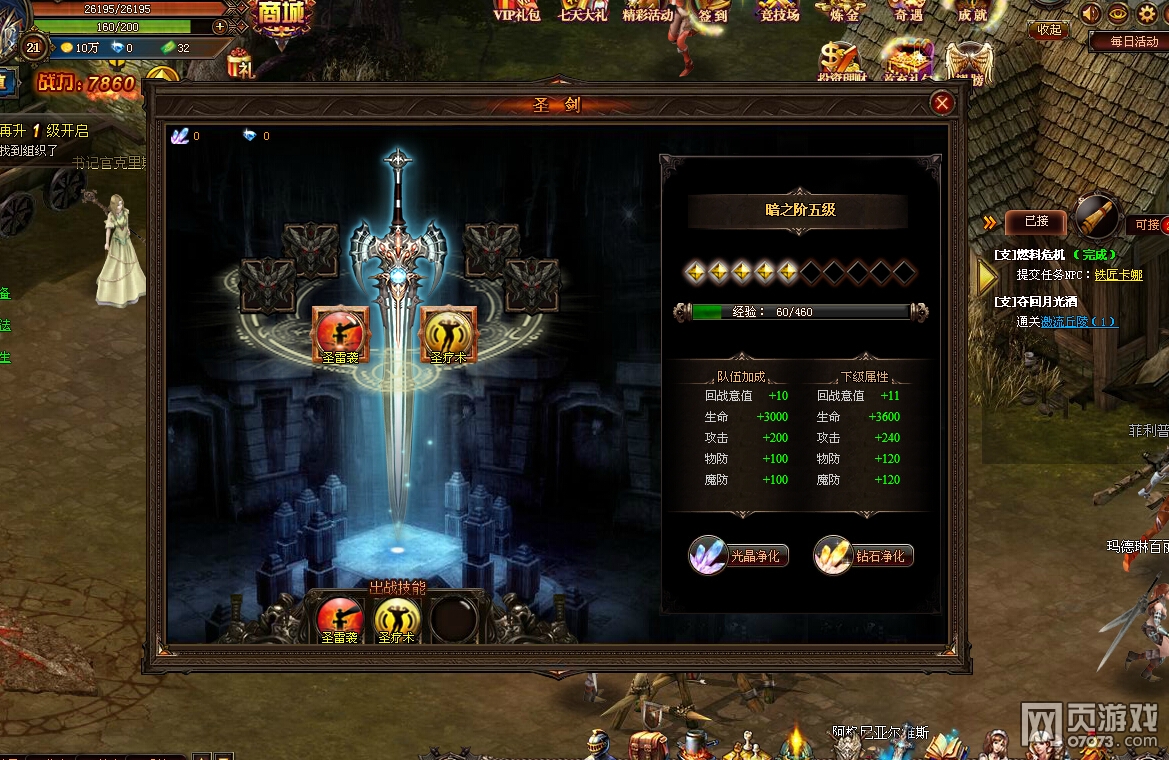Image resolution: width=1169 pixels, height=760 pixels.
Task: Click the 钻石净化 diamond purify button
Action: [865, 556]
